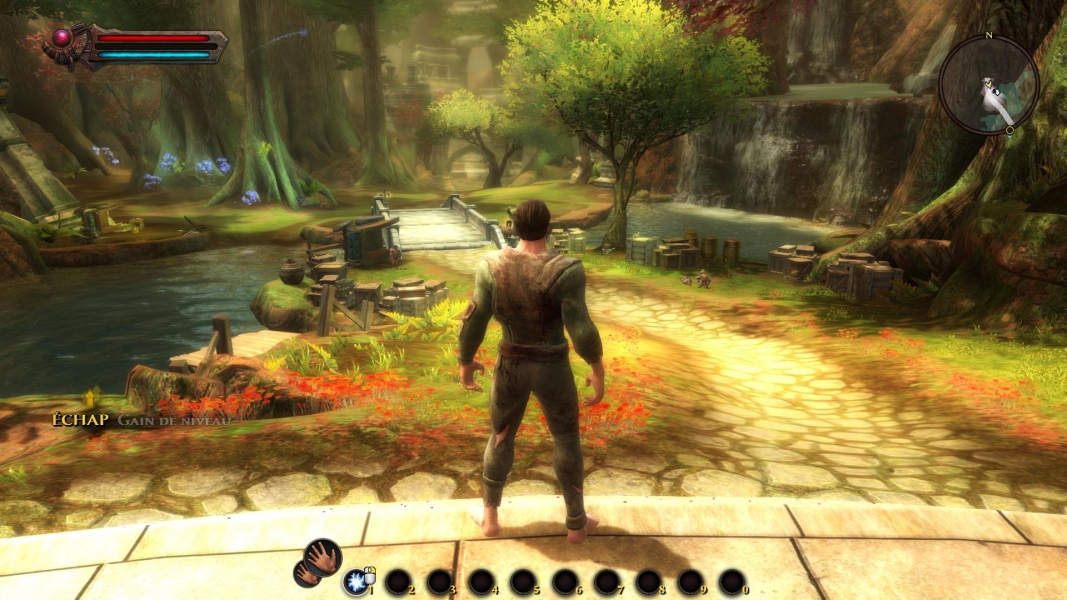Click the purple fate orb on the HUD
This screenshot has height=600, width=1067.
click(x=62, y=38)
